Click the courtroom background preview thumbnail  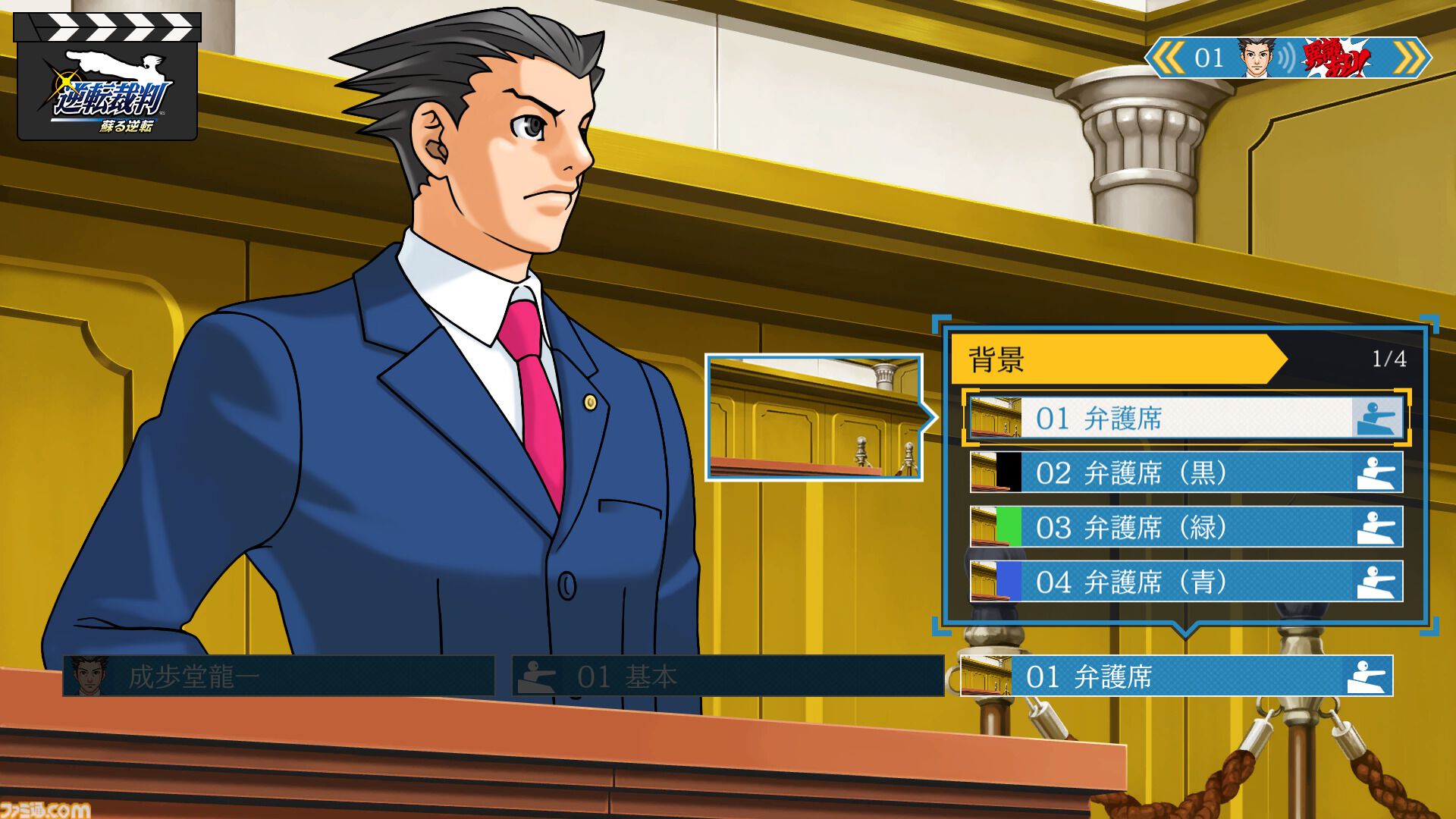pyautogui.click(x=814, y=418)
